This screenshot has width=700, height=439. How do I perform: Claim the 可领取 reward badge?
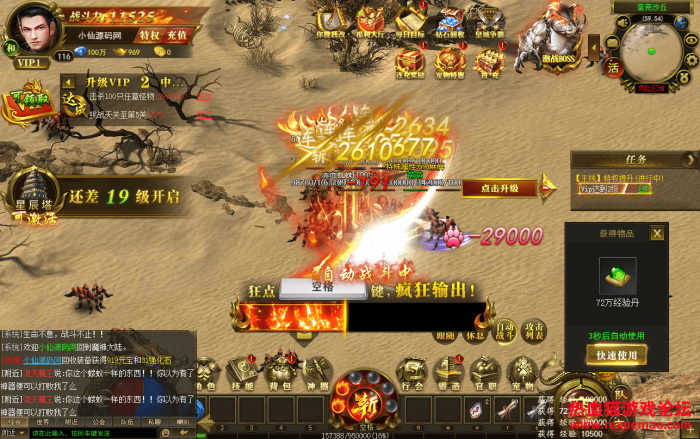coord(30,105)
